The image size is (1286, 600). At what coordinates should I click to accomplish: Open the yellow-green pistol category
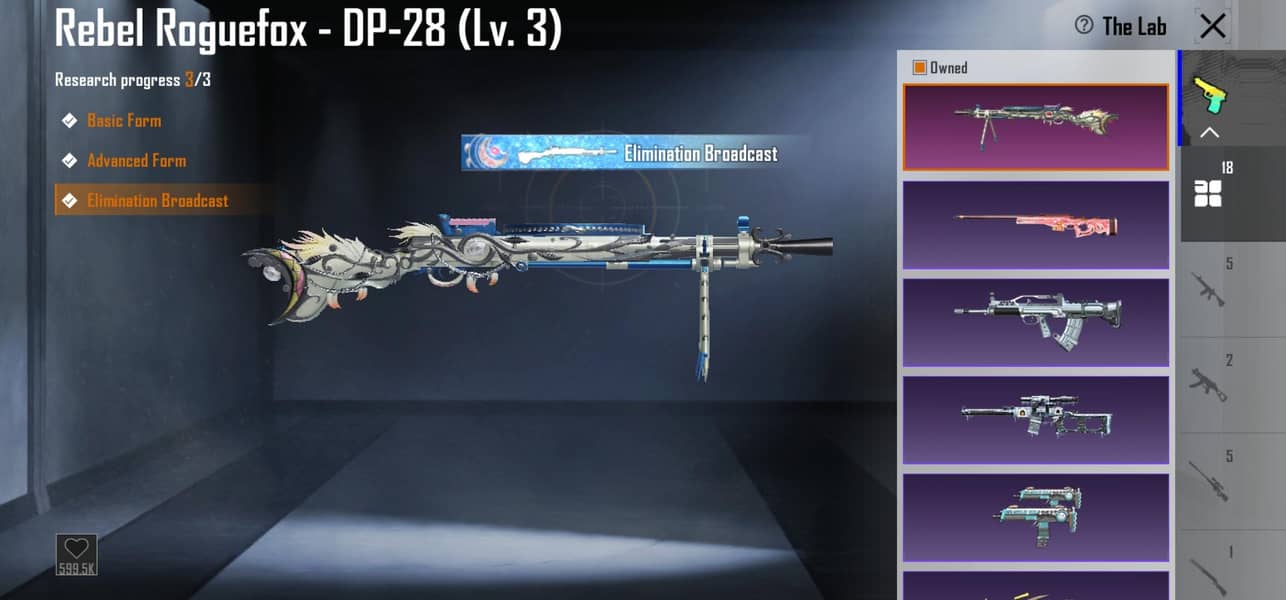point(1209,95)
